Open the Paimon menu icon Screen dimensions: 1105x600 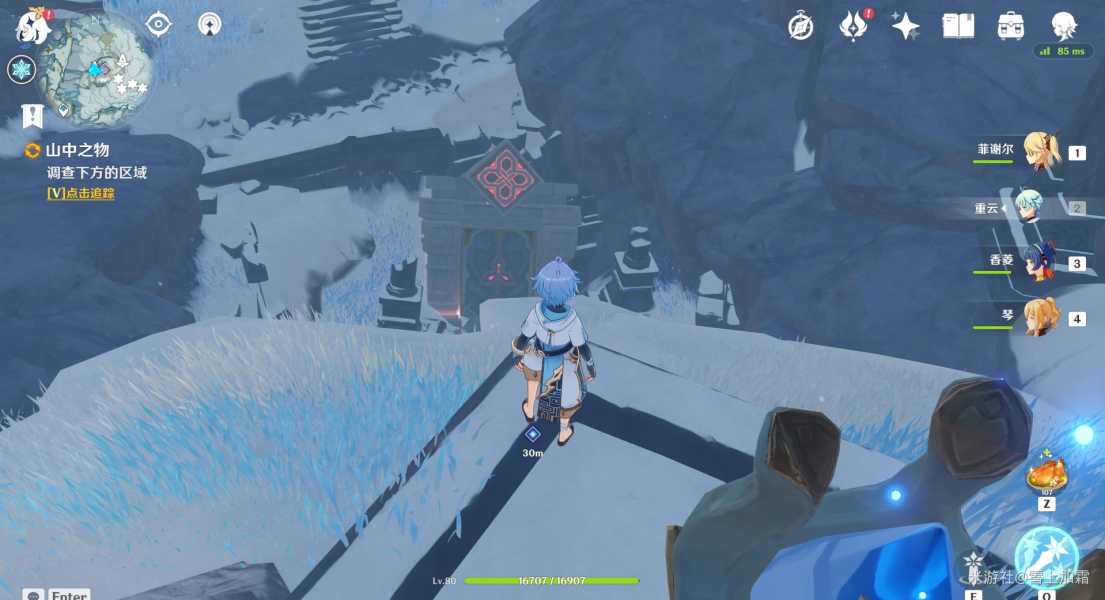point(32,27)
